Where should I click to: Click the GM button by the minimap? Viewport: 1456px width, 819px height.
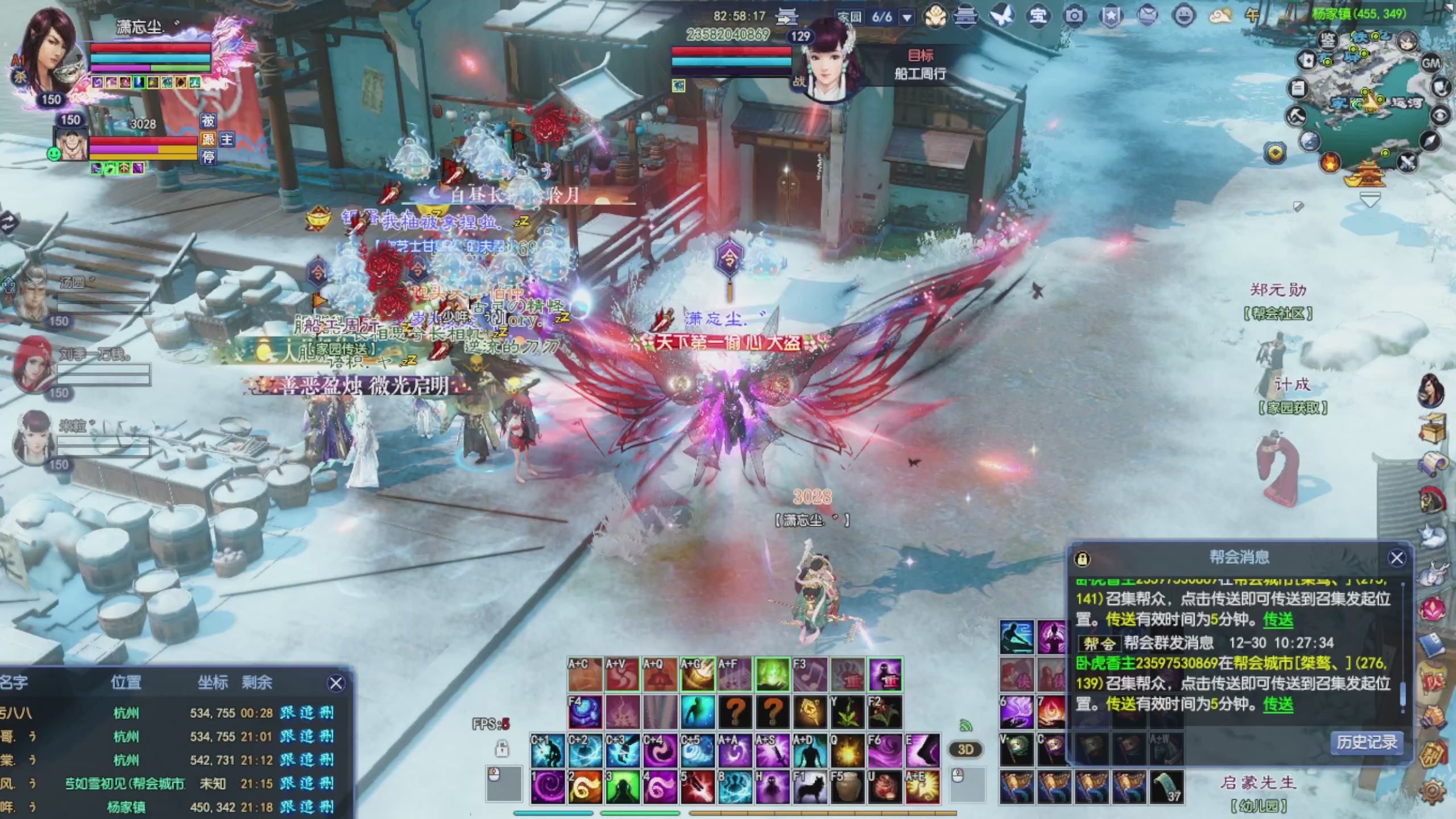[1430, 63]
